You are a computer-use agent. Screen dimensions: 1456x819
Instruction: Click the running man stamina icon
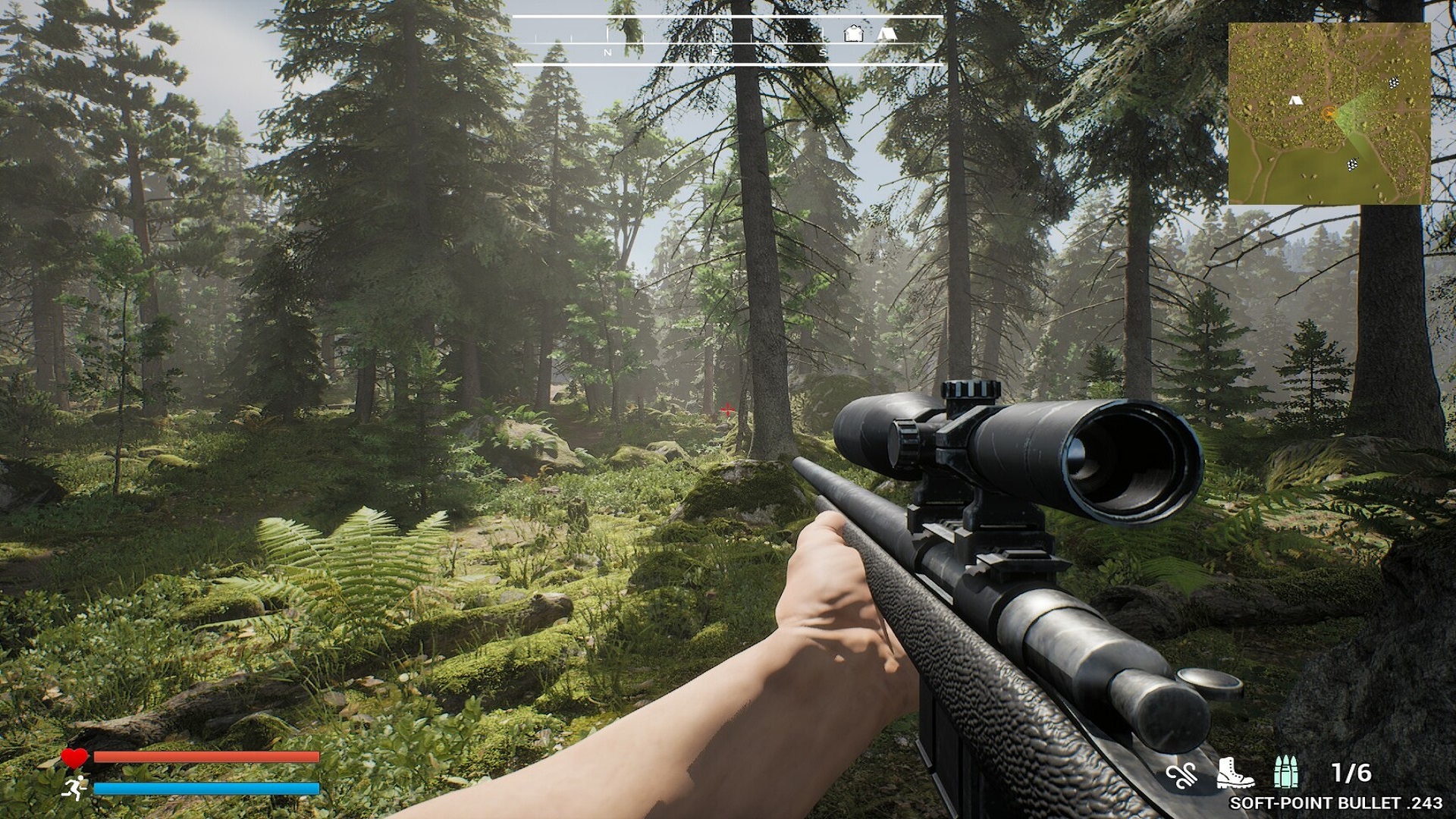tap(75, 788)
